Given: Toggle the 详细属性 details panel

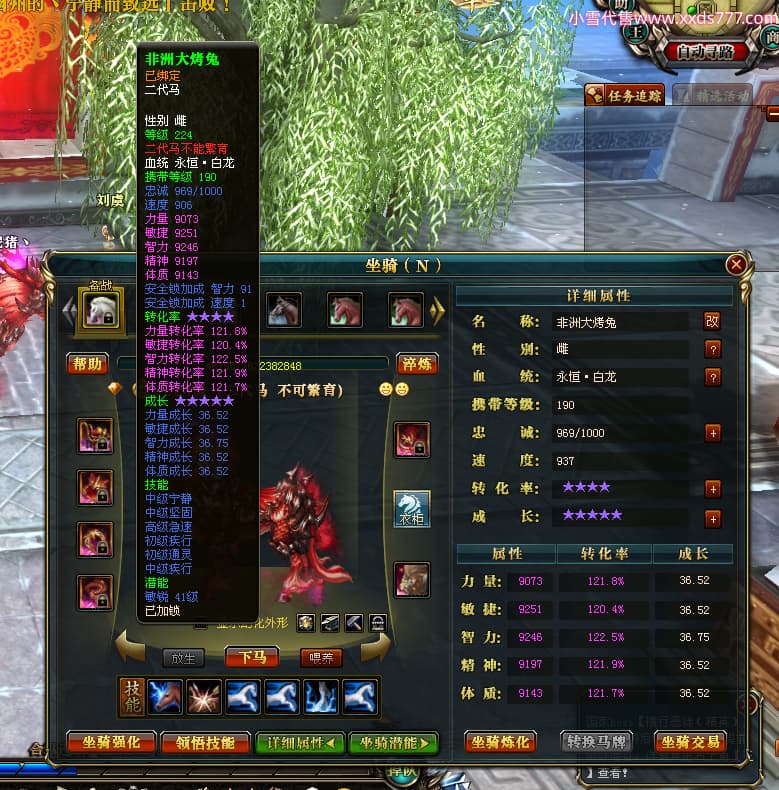Looking at the screenshot, I should click(x=299, y=742).
